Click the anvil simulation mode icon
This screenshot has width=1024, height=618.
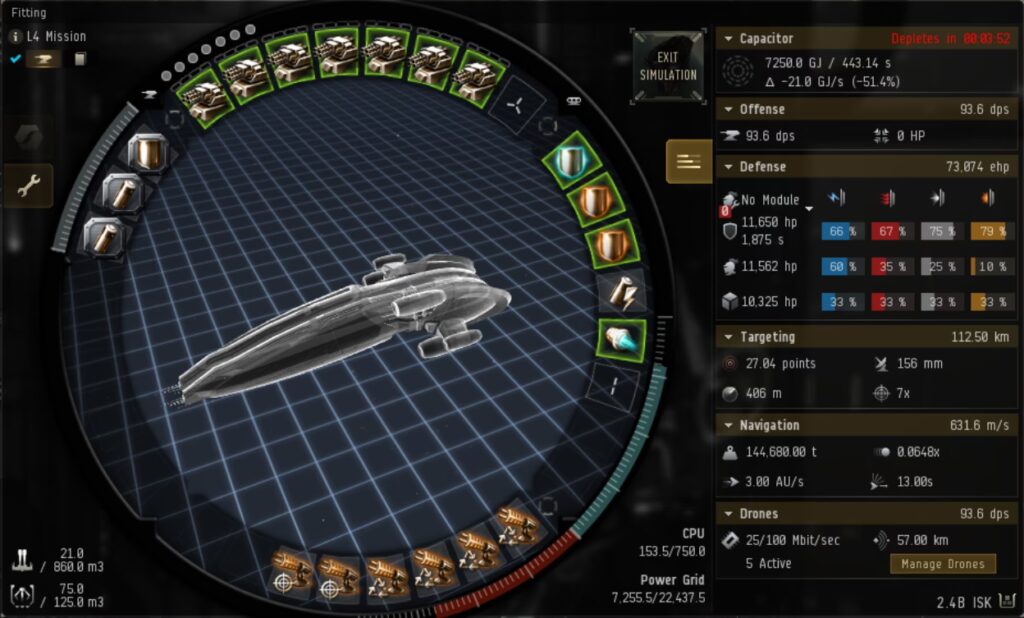pyautogui.click(x=45, y=59)
